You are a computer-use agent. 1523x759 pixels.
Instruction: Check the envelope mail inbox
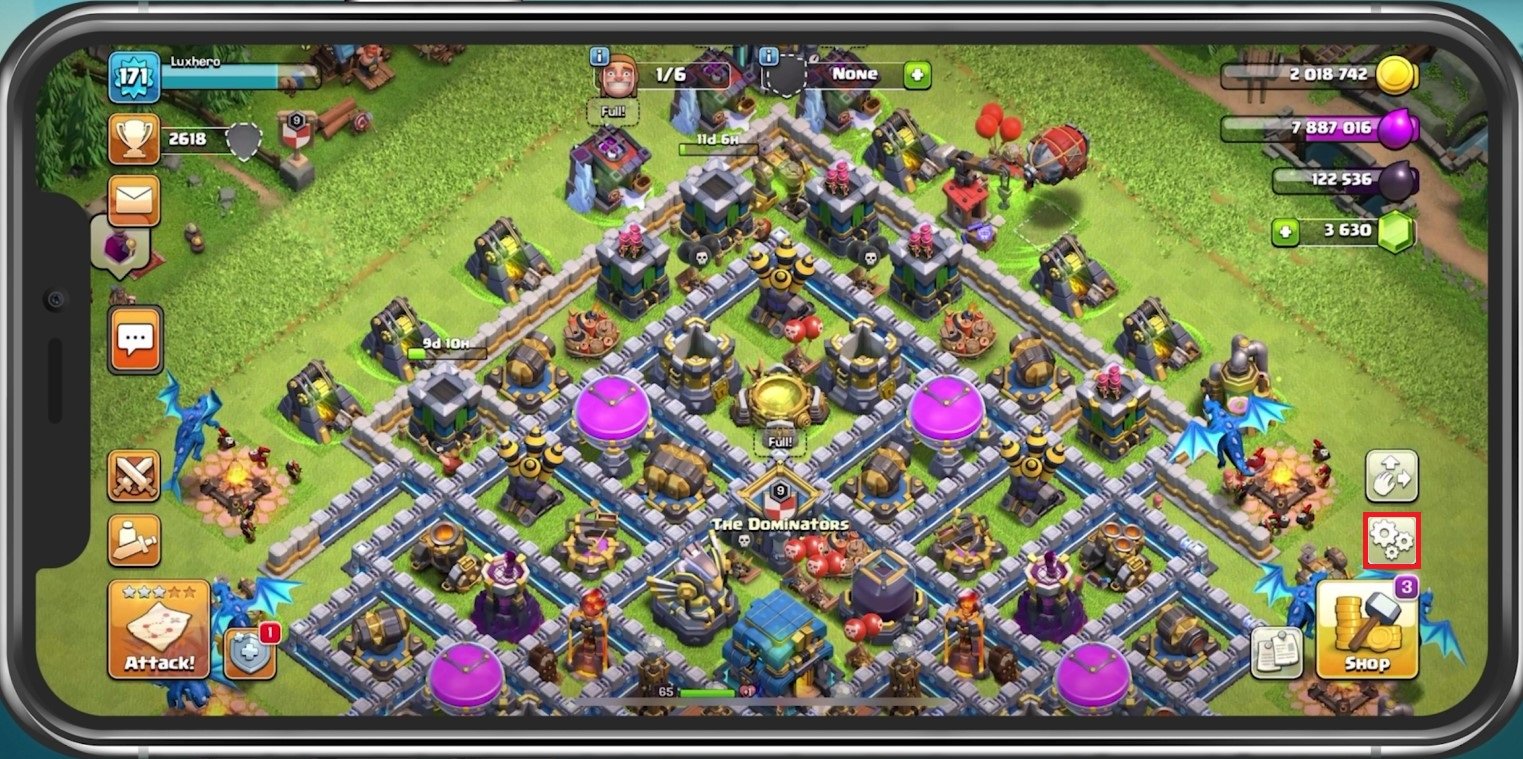[134, 201]
